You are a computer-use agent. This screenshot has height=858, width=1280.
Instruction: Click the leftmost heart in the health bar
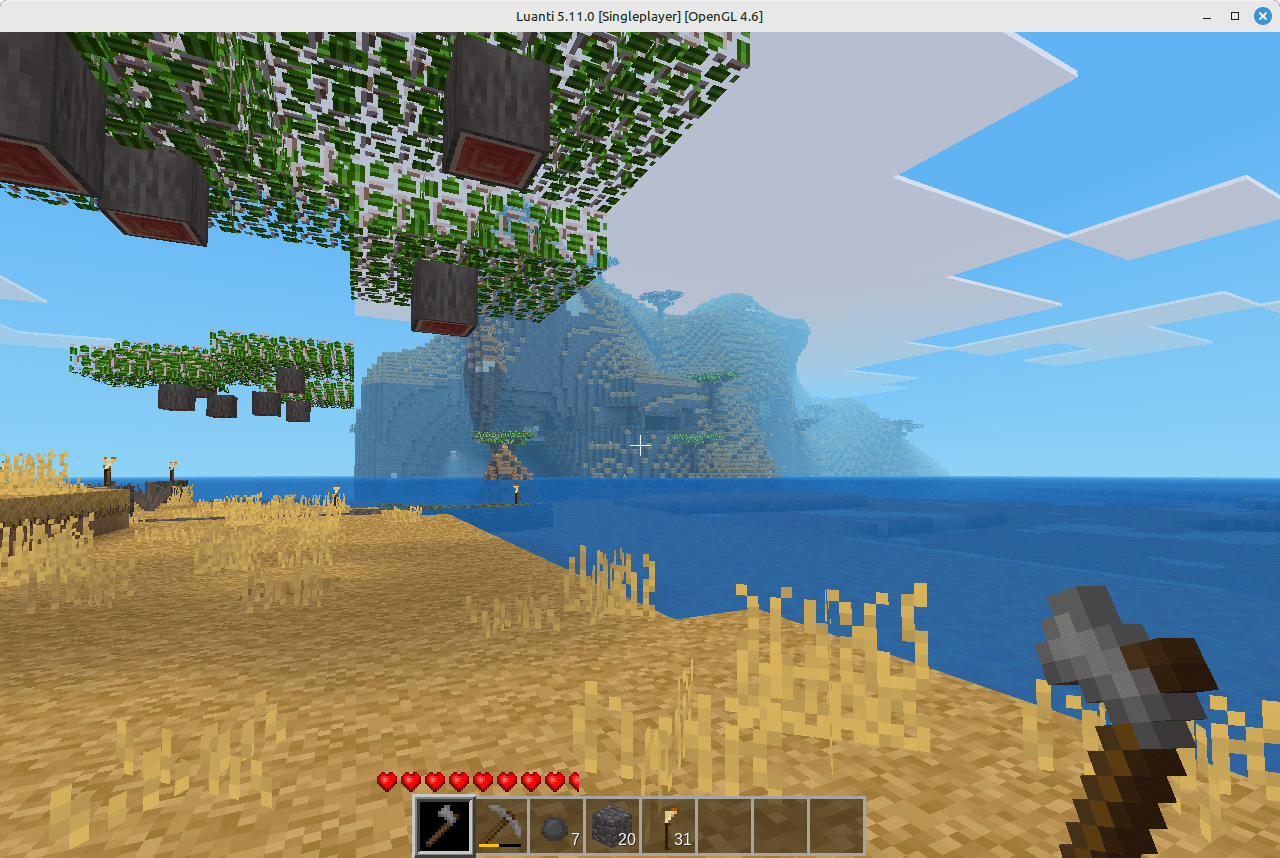385,781
